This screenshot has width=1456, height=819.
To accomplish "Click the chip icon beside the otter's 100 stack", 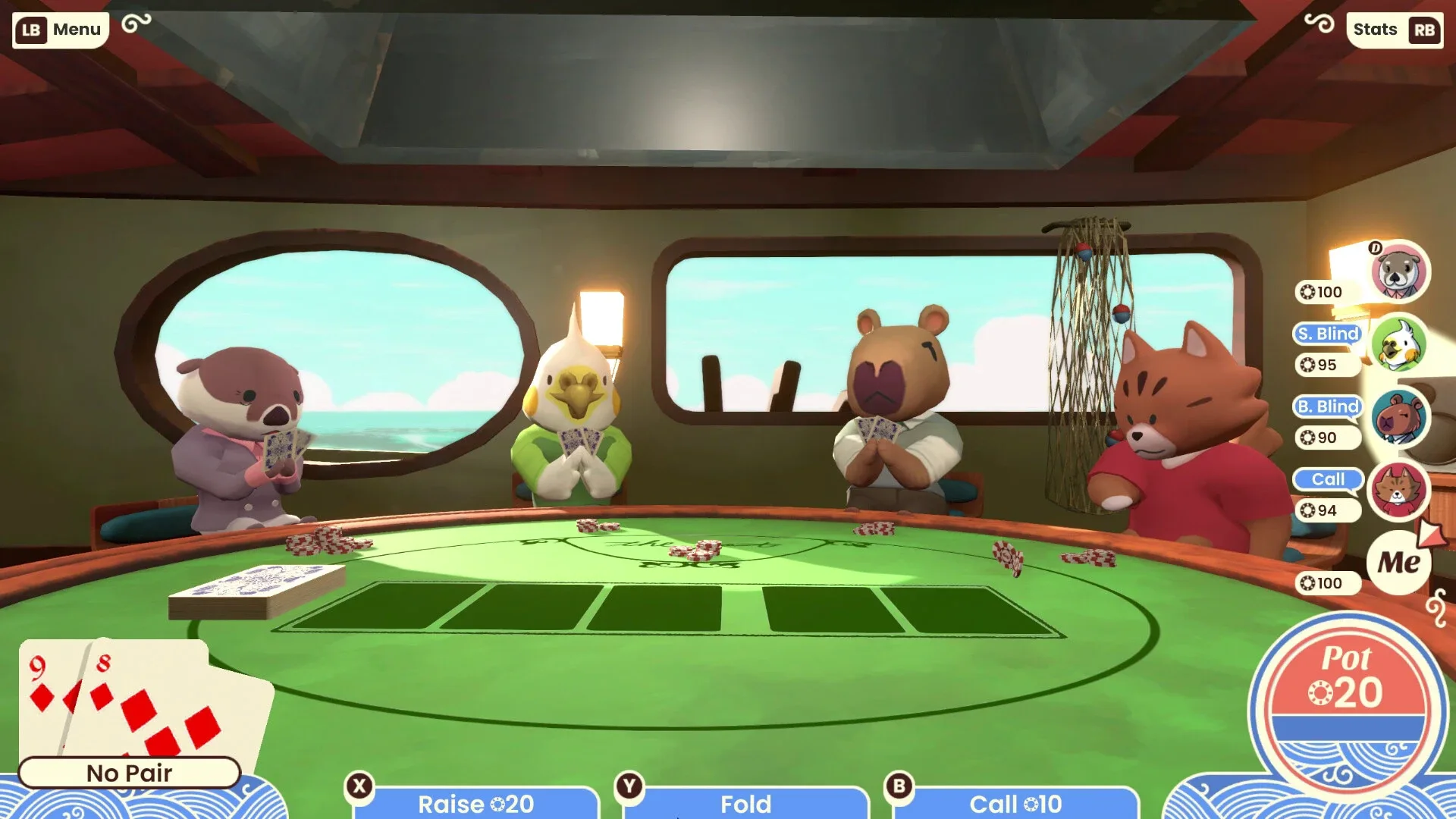I will point(1308,292).
